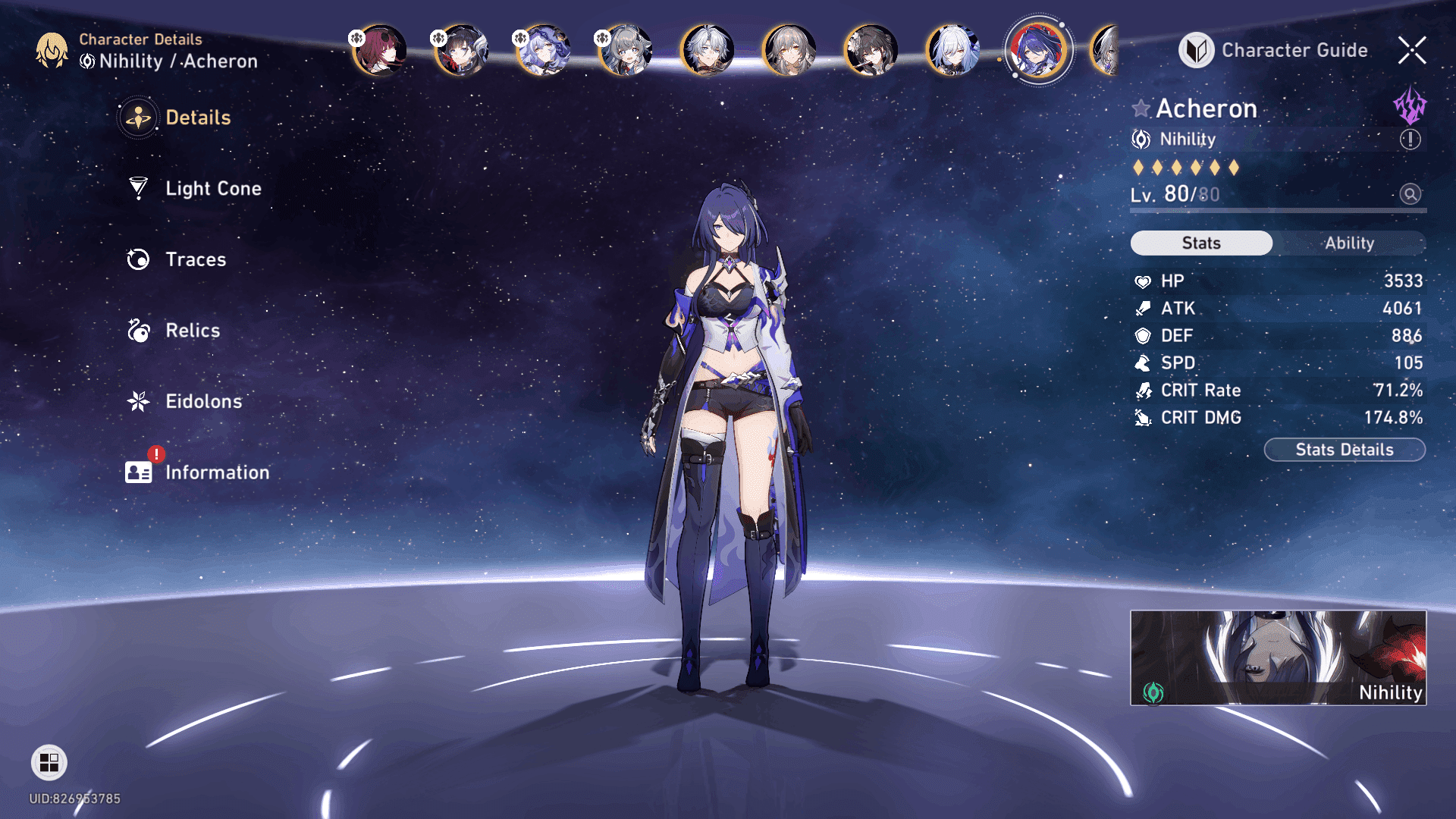Image resolution: width=1456 pixels, height=819 pixels.
Task: Click the magnifier icon beside the level
Action: 1410,194
